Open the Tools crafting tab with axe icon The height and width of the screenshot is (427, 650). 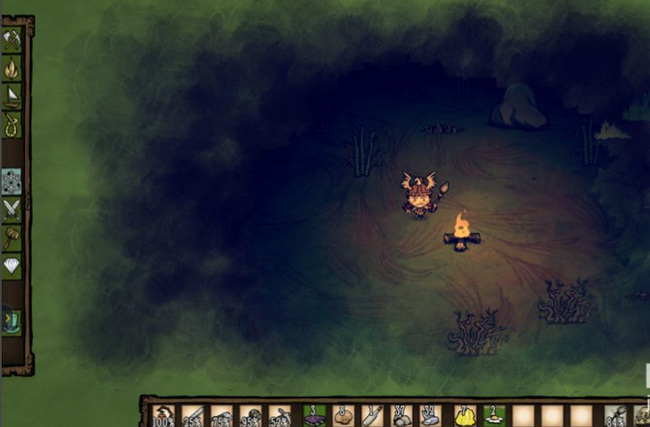pos(12,39)
